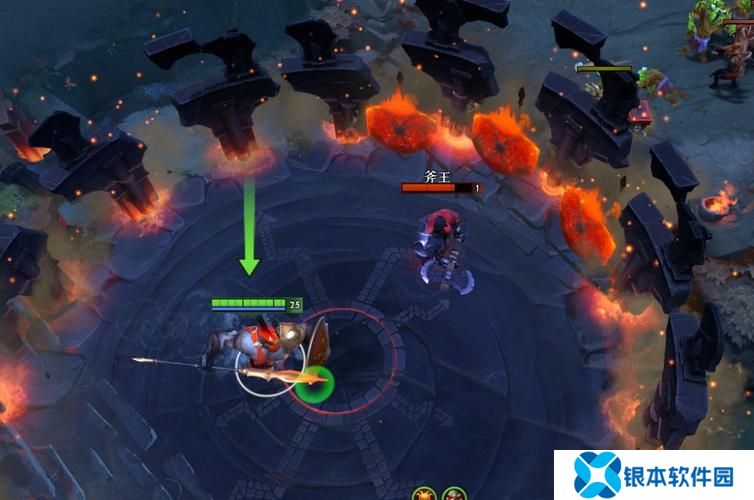
Task: Select the enemy hero labeled 斧王
Action: click(x=440, y=240)
